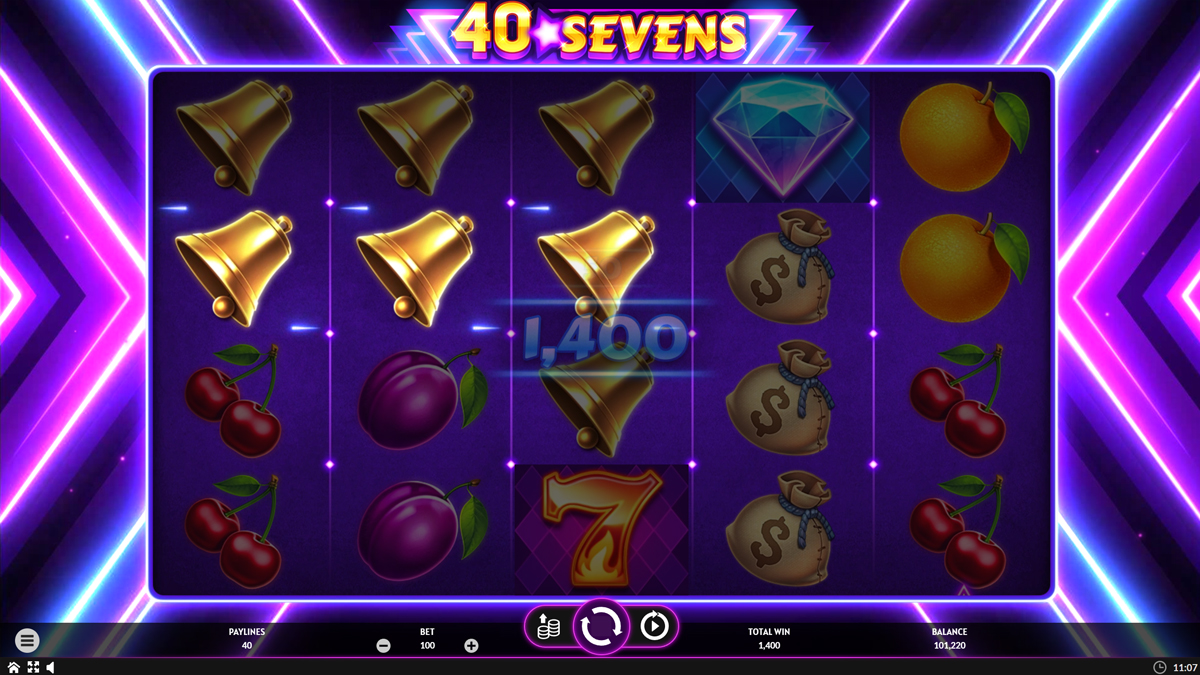The width and height of the screenshot is (1200, 675).
Task: Start autoplay with the circular play button
Action: (x=653, y=627)
